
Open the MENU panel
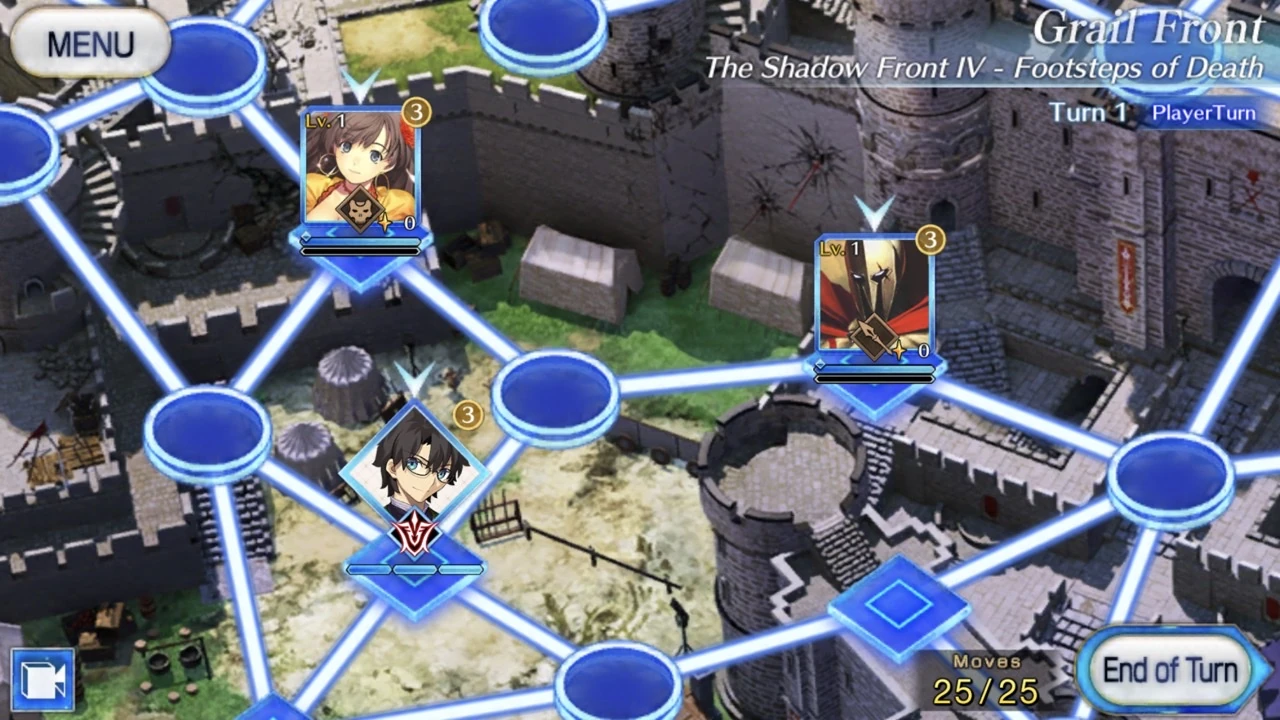90,43
